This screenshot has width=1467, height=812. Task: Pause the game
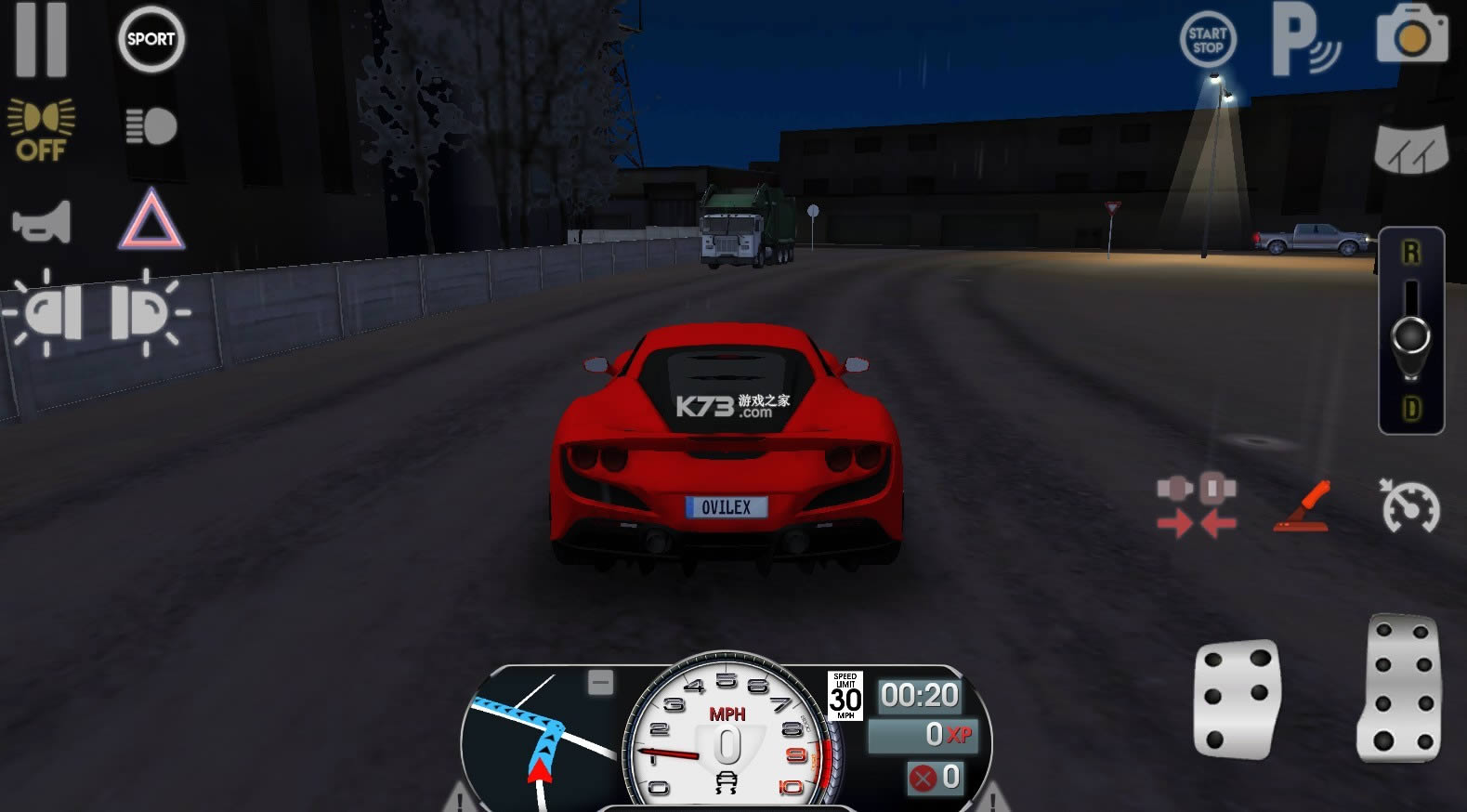point(44,39)
